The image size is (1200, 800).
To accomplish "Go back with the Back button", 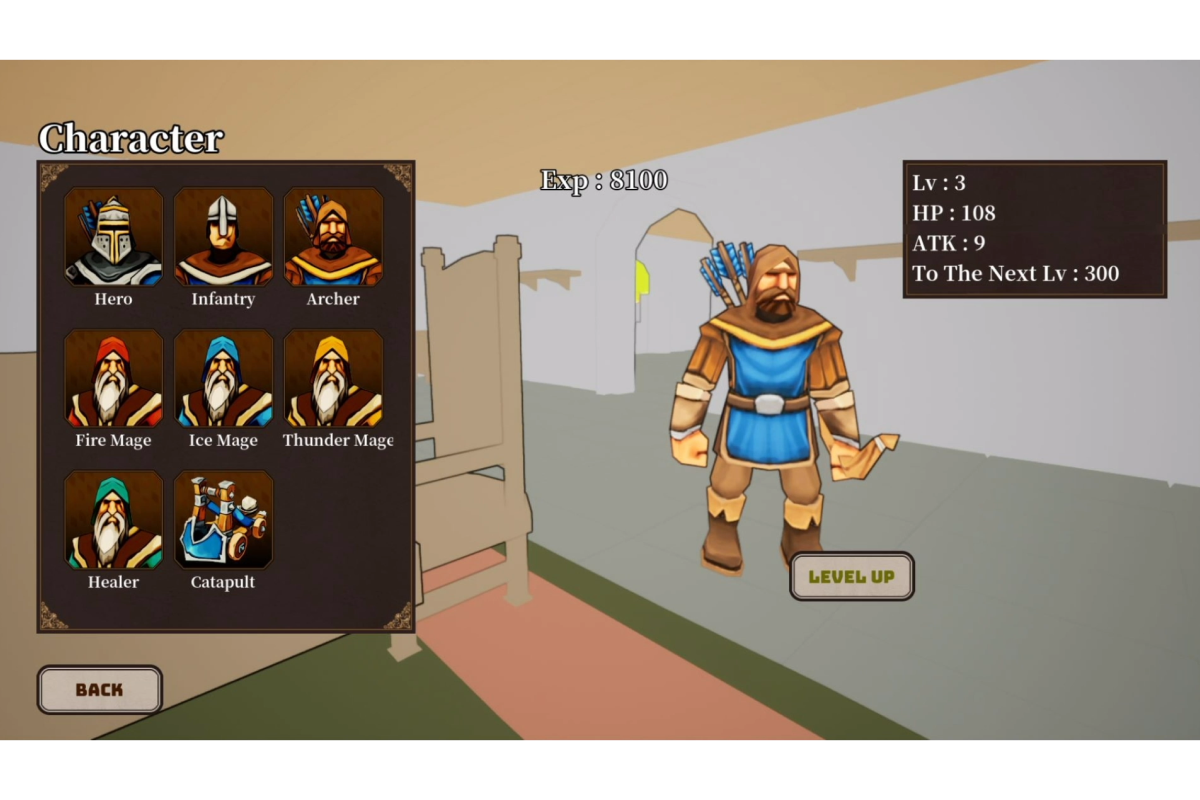I will click(100, 690).
